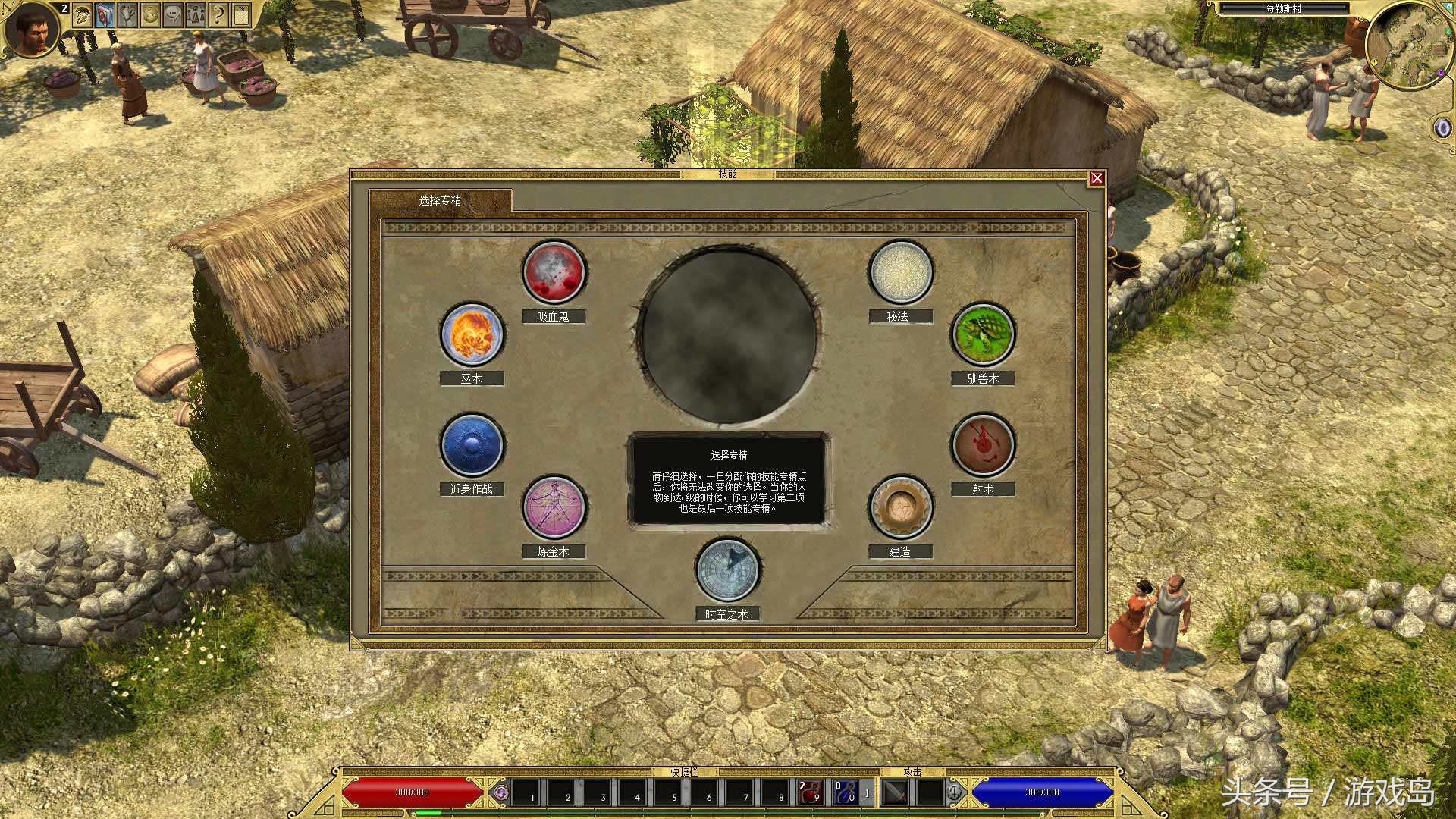
Task: Open the quest log list icon
Action: [241, 15]
